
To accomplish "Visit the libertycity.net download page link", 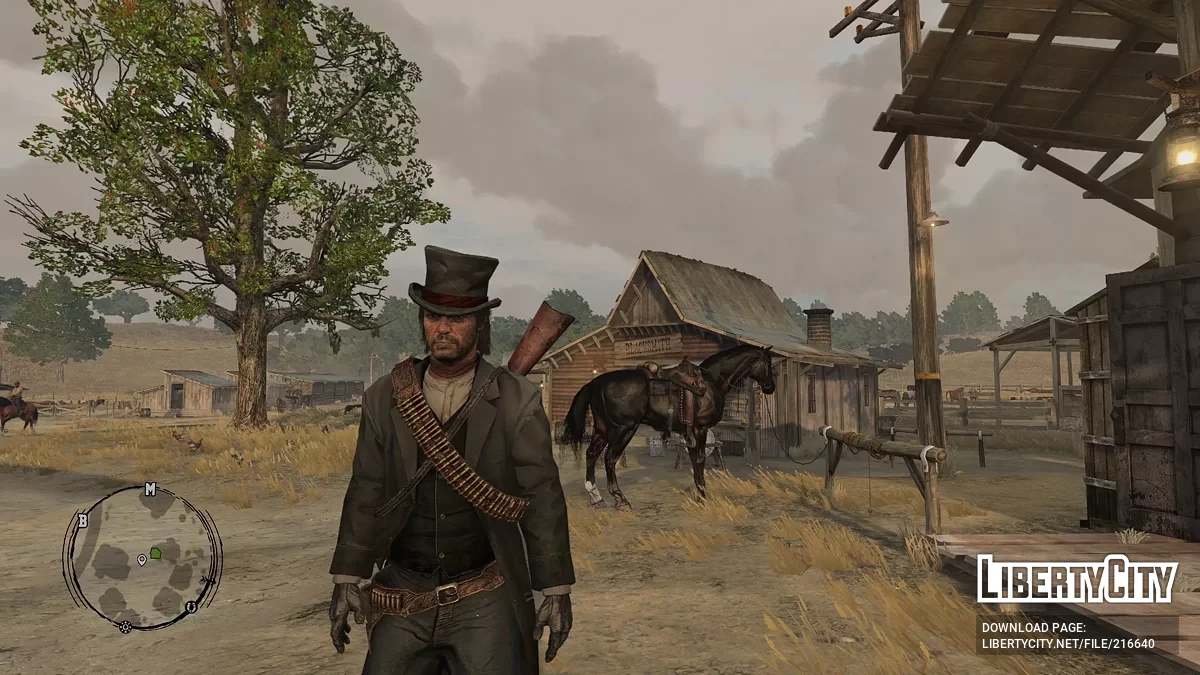I will 1068,635.
